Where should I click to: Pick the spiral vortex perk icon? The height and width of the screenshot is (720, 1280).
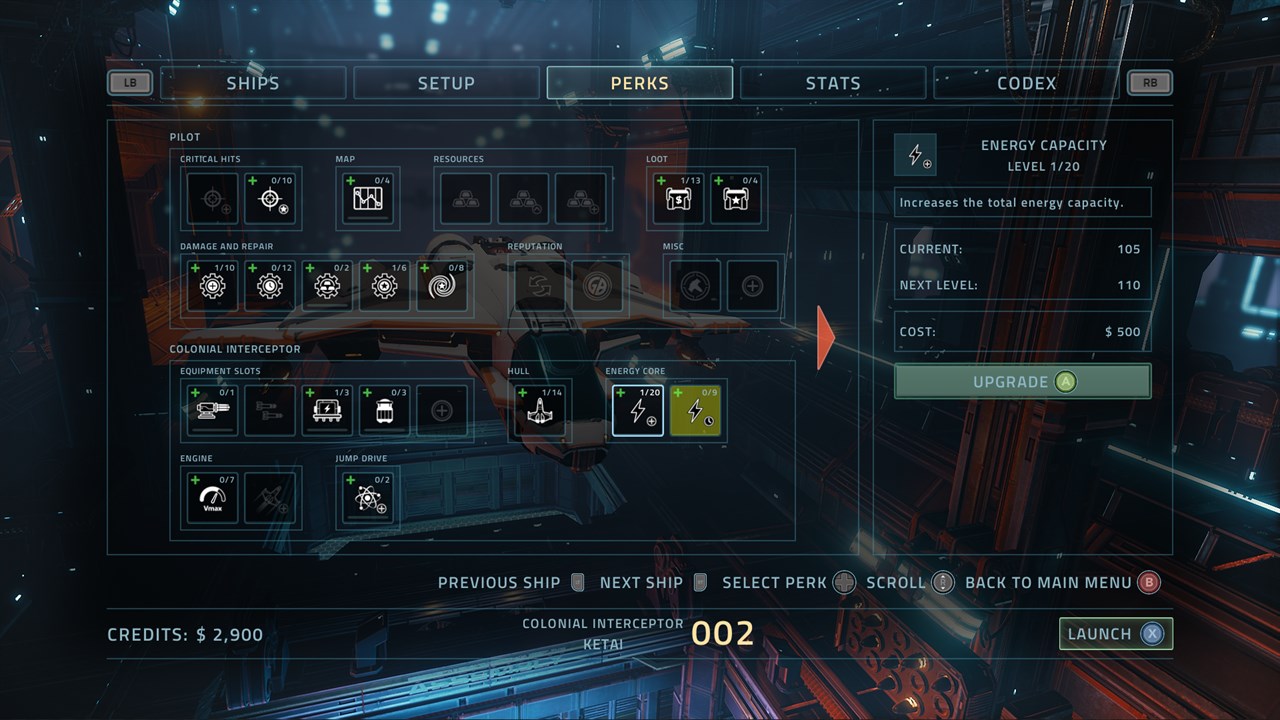pos(443,287)
